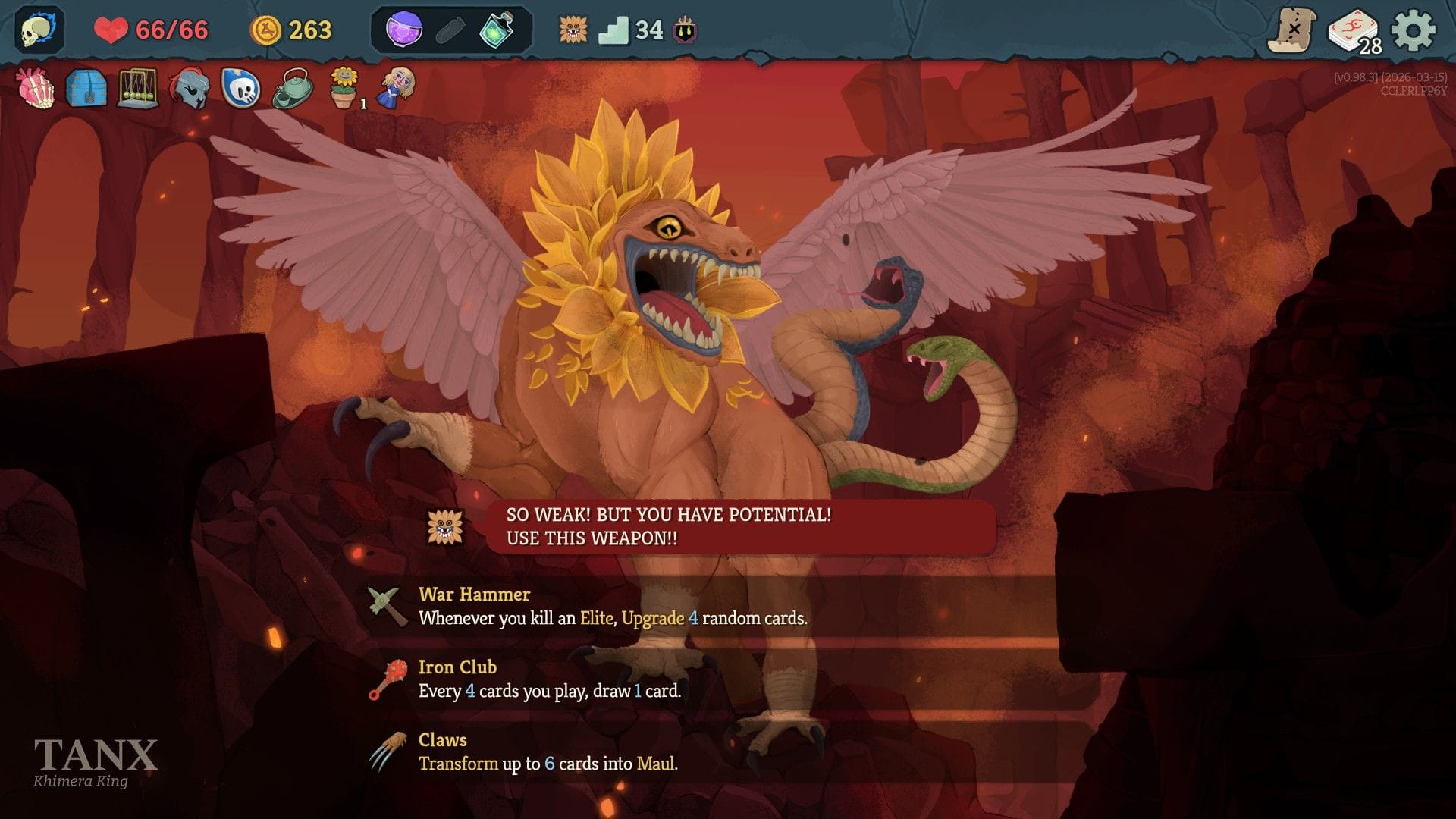This screenshot has width=1456, height=819.
Task: Click the boss icon beside floor count
Action: (573, 30)
